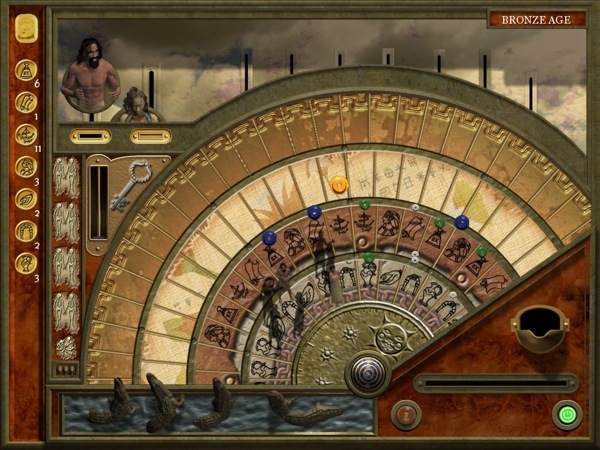Screen dimensions: 600x450
Task: Open the info button marked with an i
Action: point(405,413)
